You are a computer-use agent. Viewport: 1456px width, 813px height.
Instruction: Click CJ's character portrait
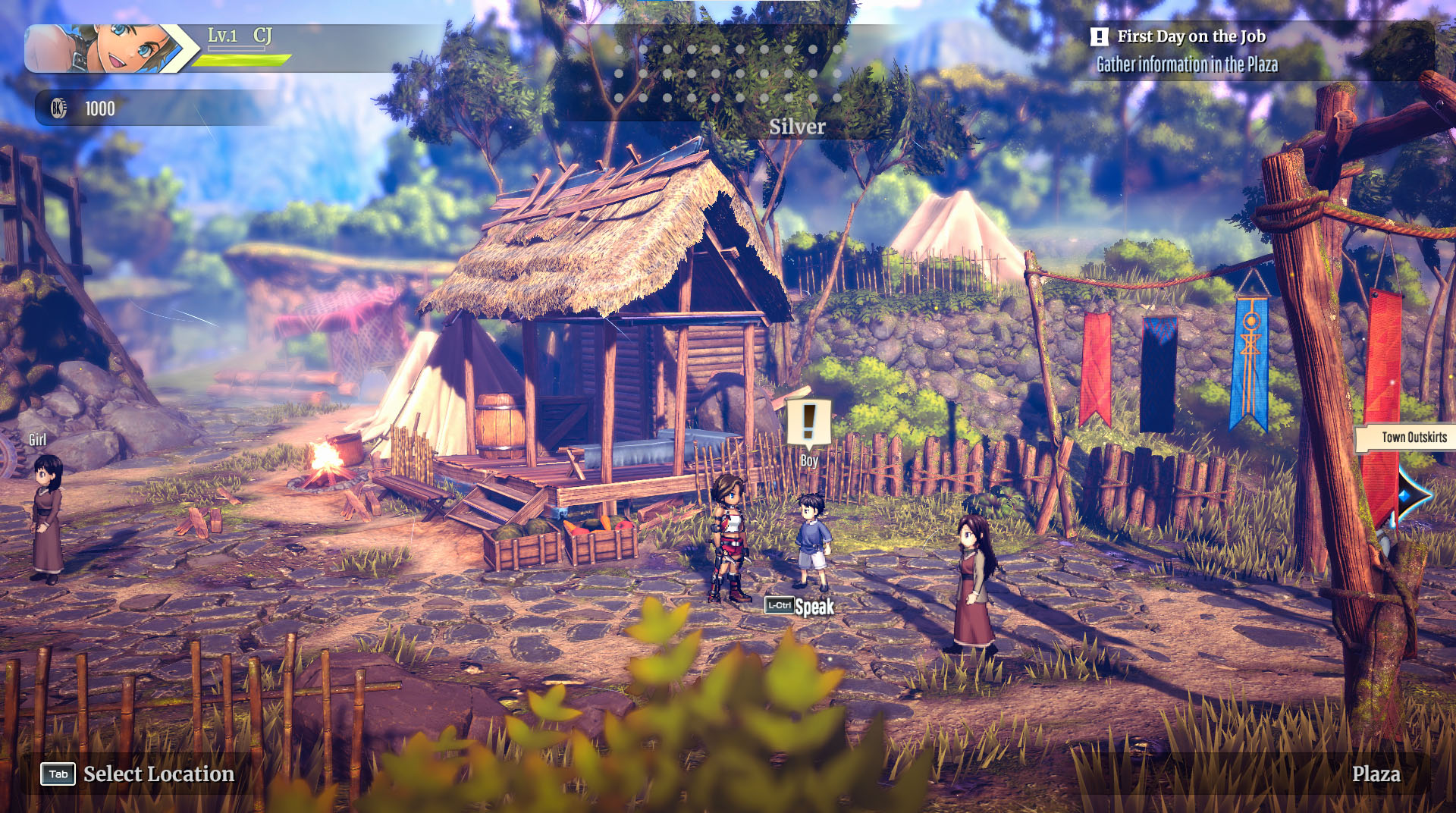106,49
